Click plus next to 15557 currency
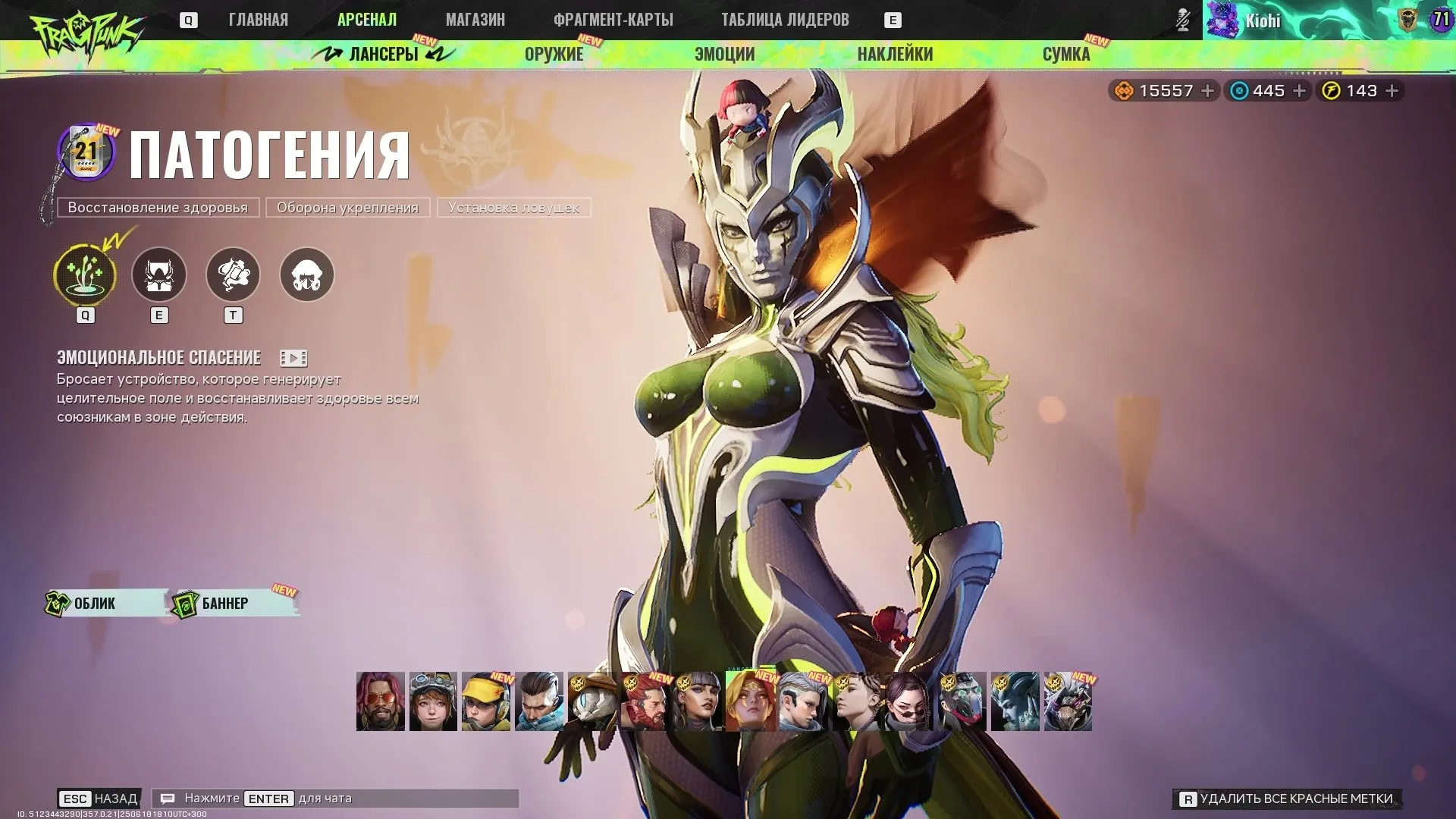Viewport: 1456px width, 819px height. pos(1207,90)
